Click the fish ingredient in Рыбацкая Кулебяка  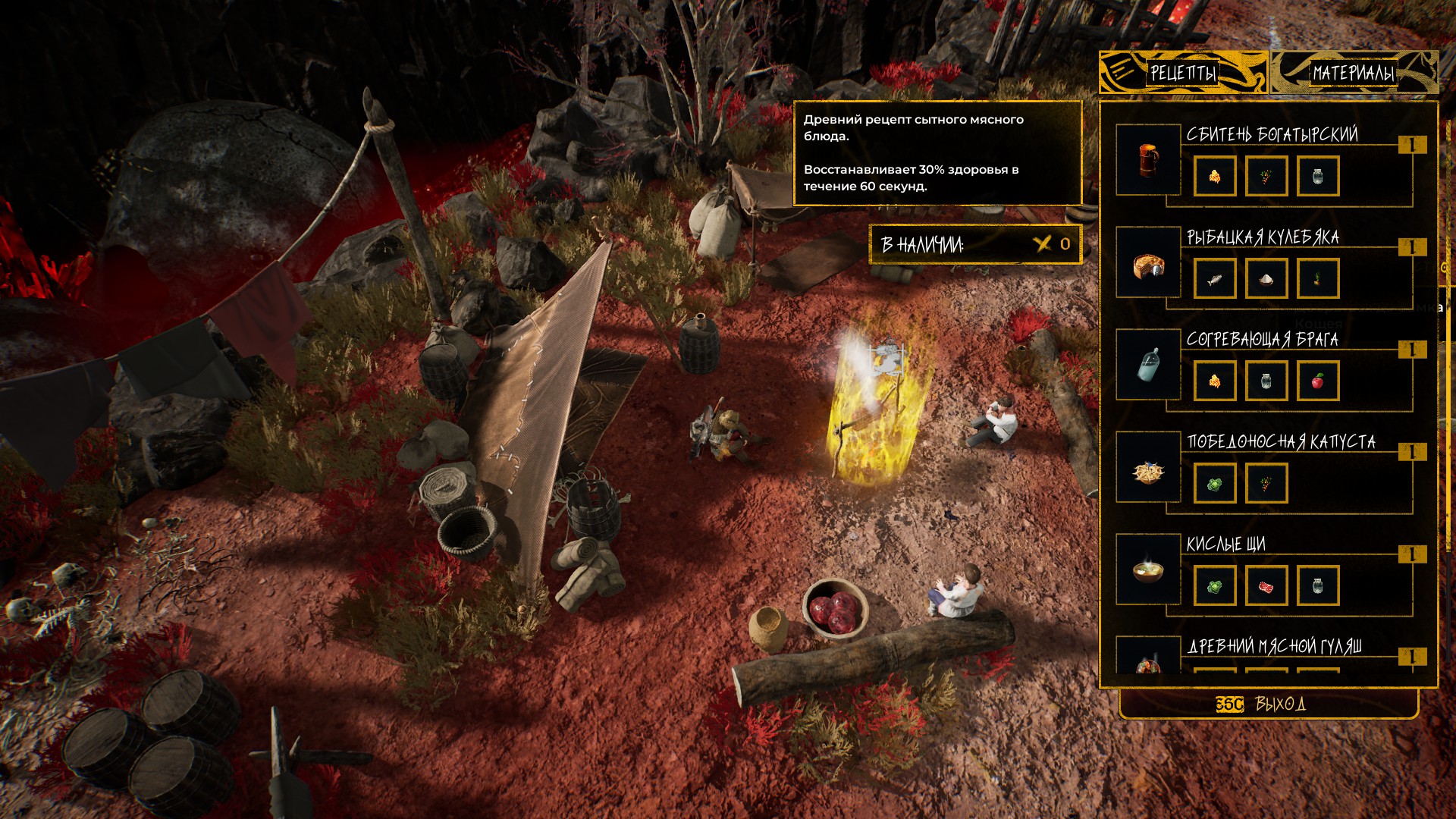coord(1215,279)
